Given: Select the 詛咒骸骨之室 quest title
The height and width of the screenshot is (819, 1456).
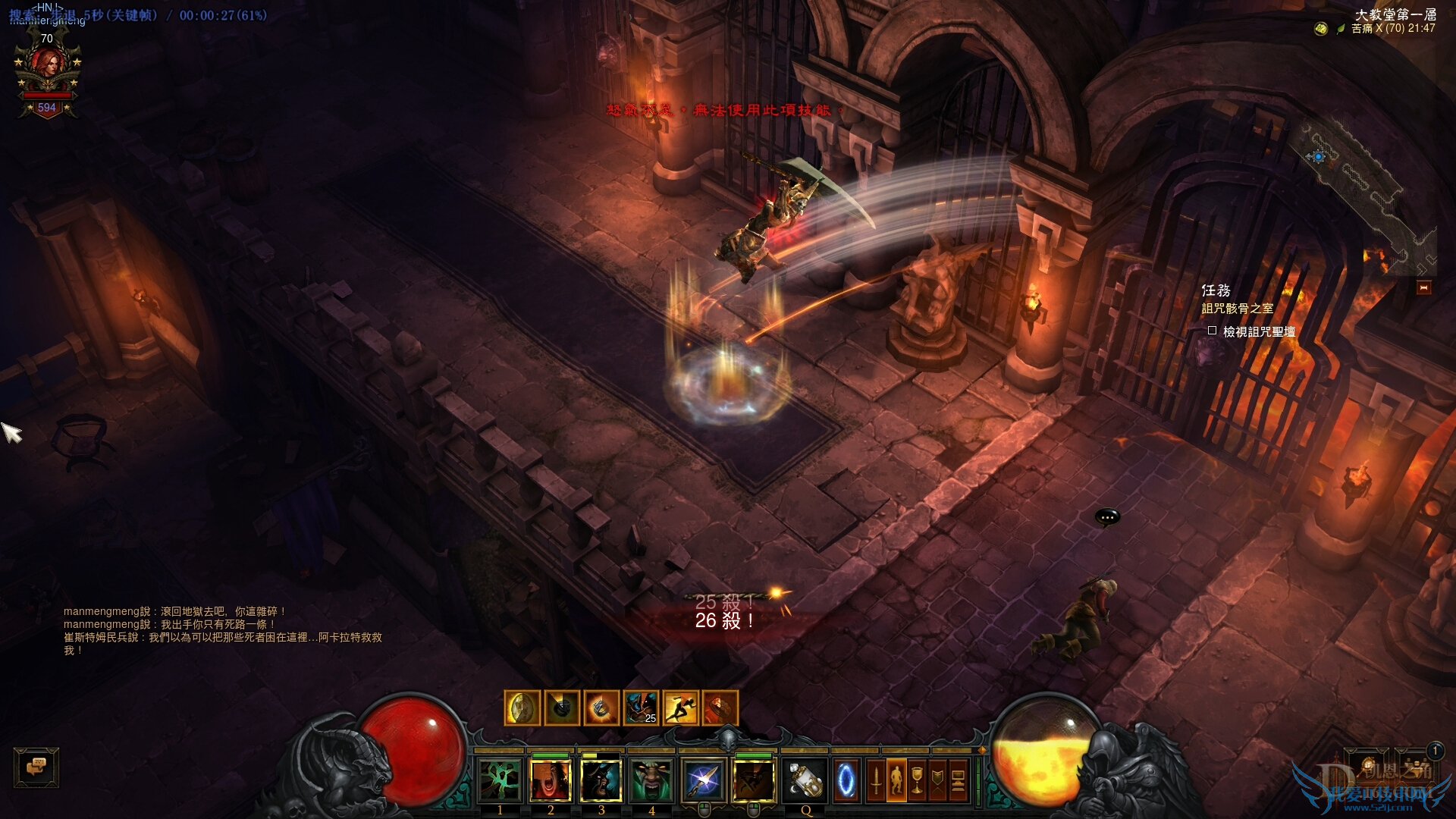Looking at the screenshot, I should coord(1237,309).
